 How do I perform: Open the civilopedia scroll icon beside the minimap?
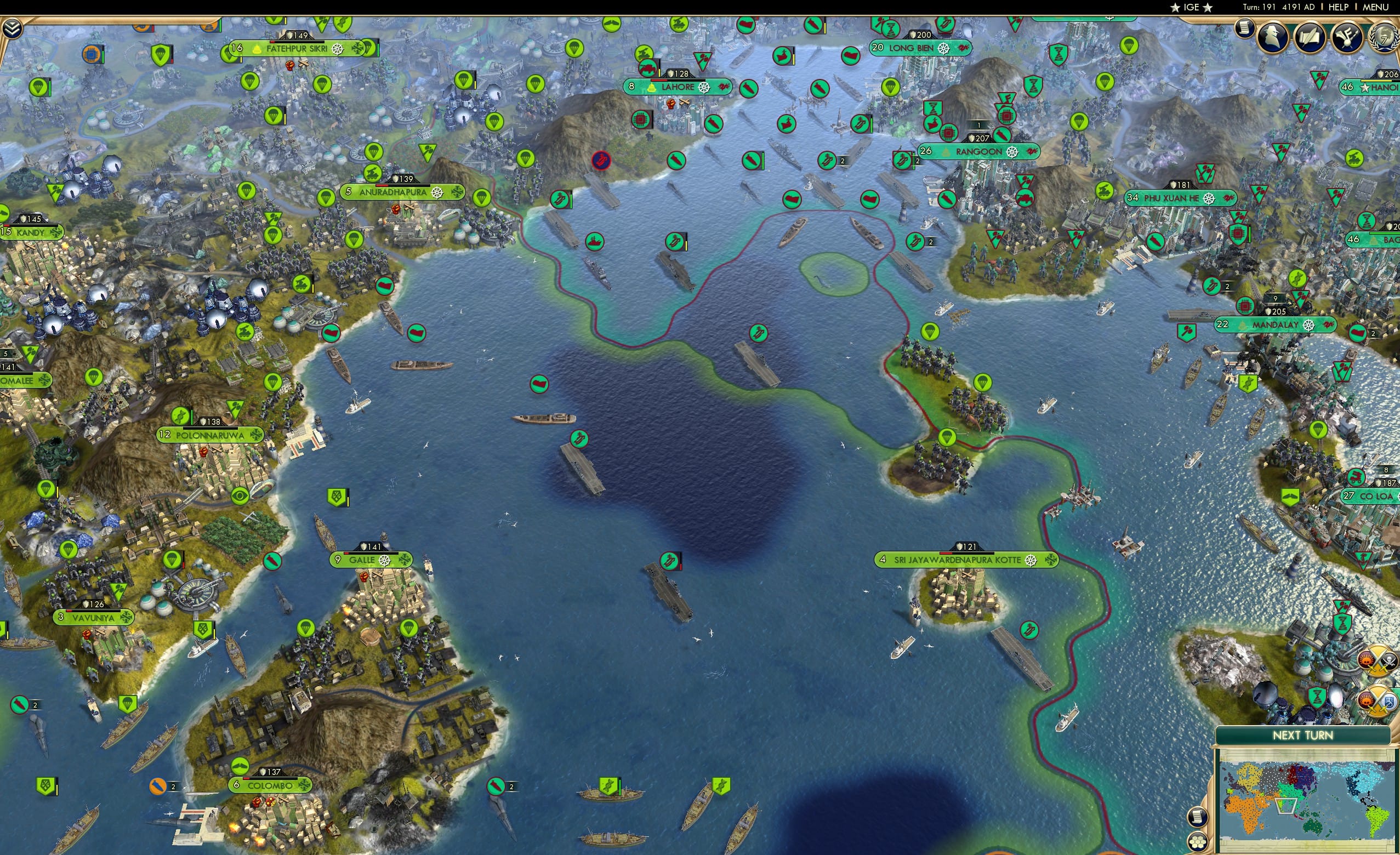click(x=1198, y=818)
